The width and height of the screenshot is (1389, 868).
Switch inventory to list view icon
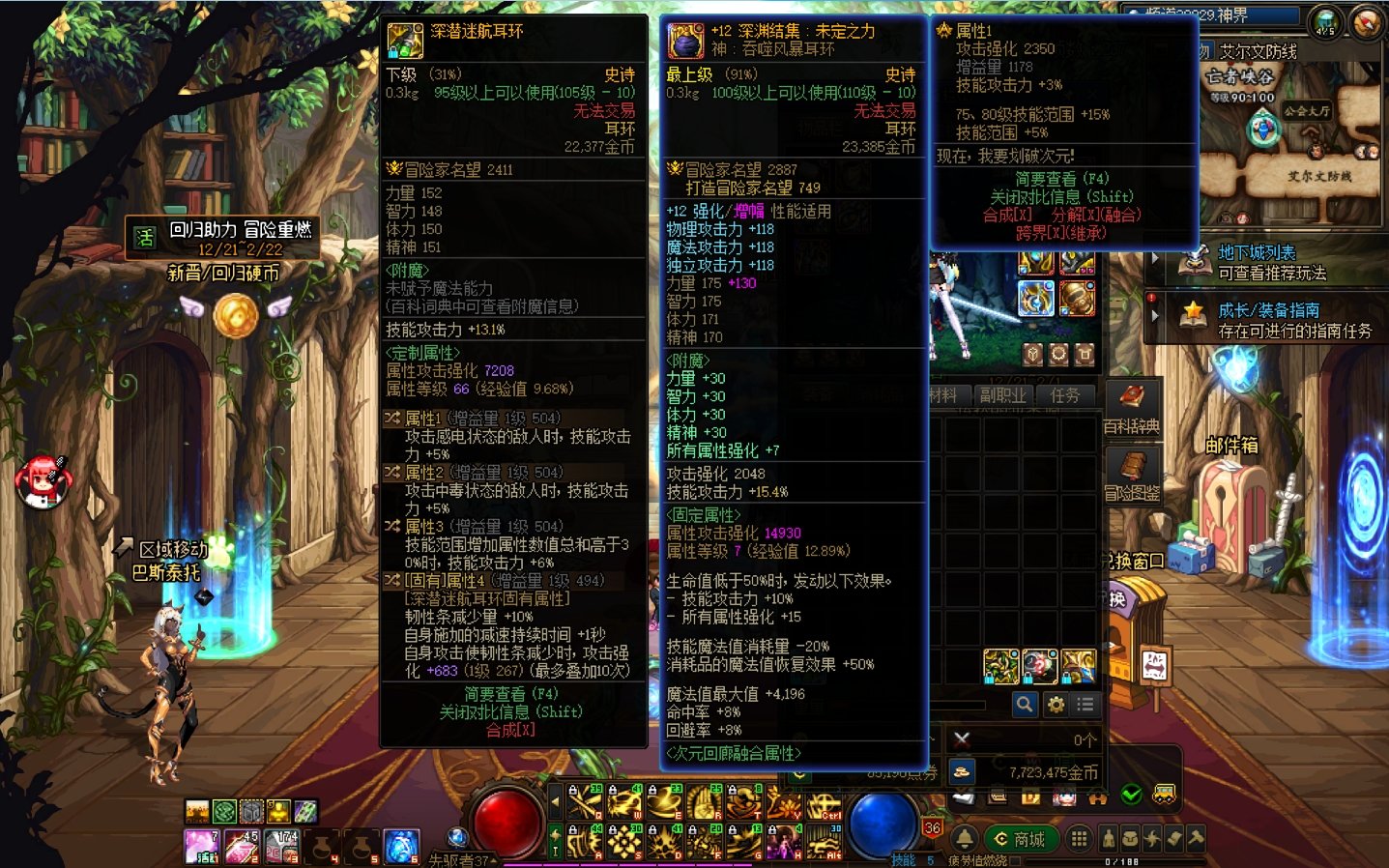pos(1085,705)
